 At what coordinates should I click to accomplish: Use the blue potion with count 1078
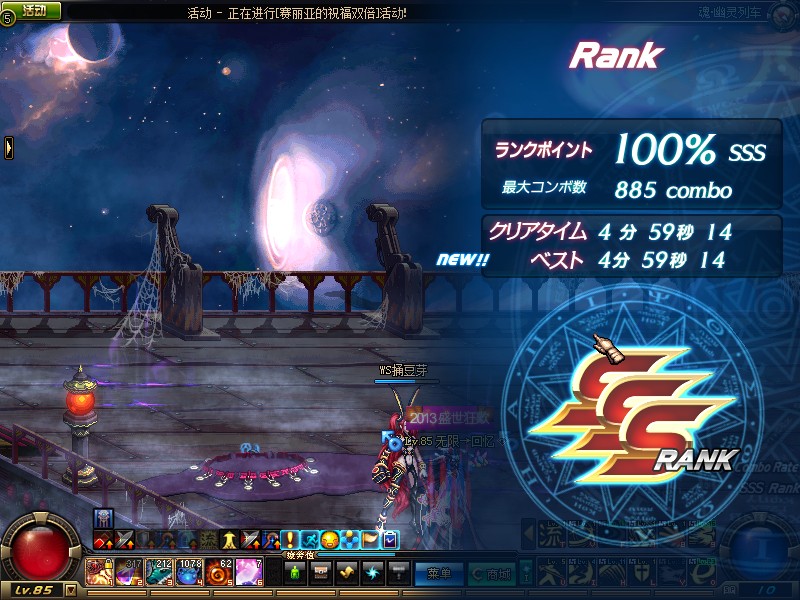190,572
